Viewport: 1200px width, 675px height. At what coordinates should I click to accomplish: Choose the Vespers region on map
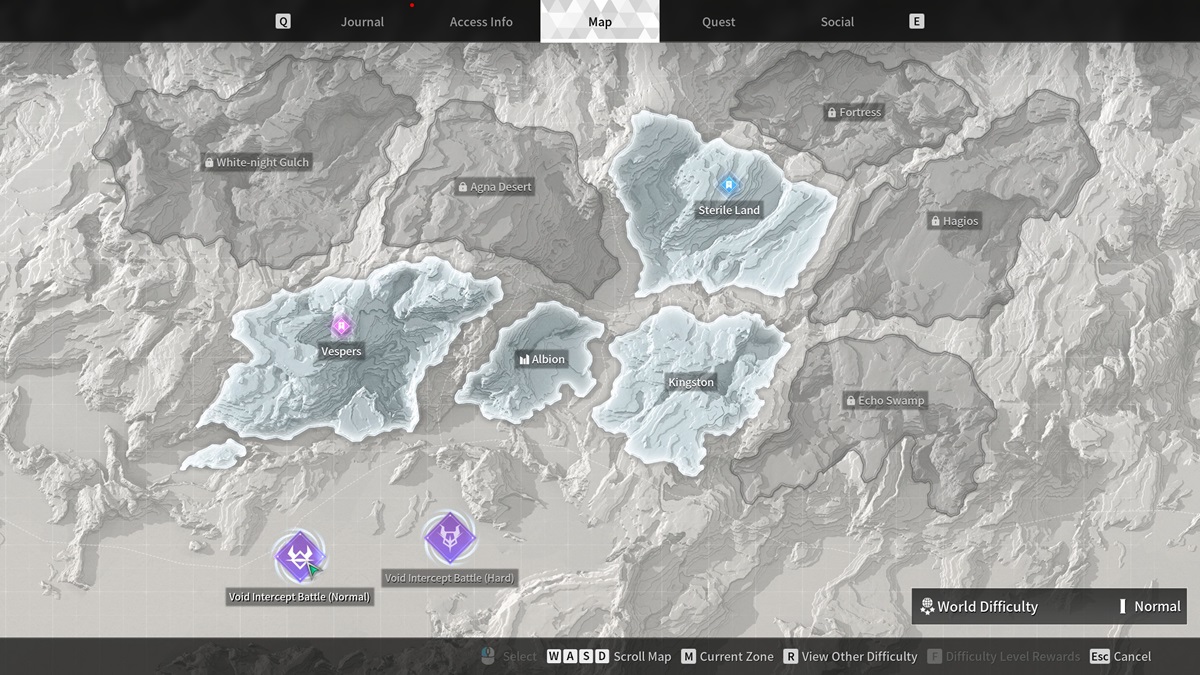pos(341,351)
